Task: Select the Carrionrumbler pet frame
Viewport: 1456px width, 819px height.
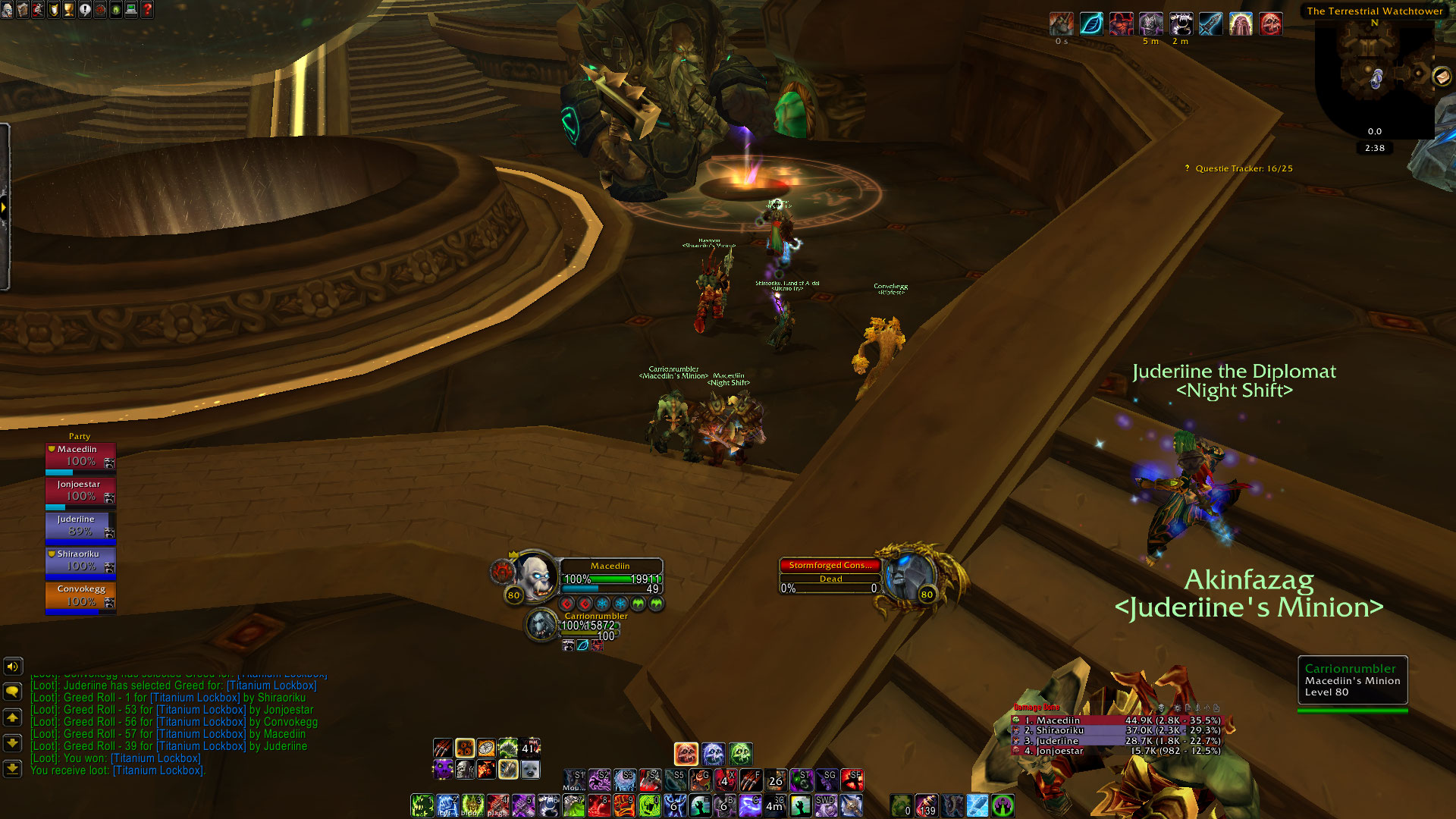Action: pos(541,625)
